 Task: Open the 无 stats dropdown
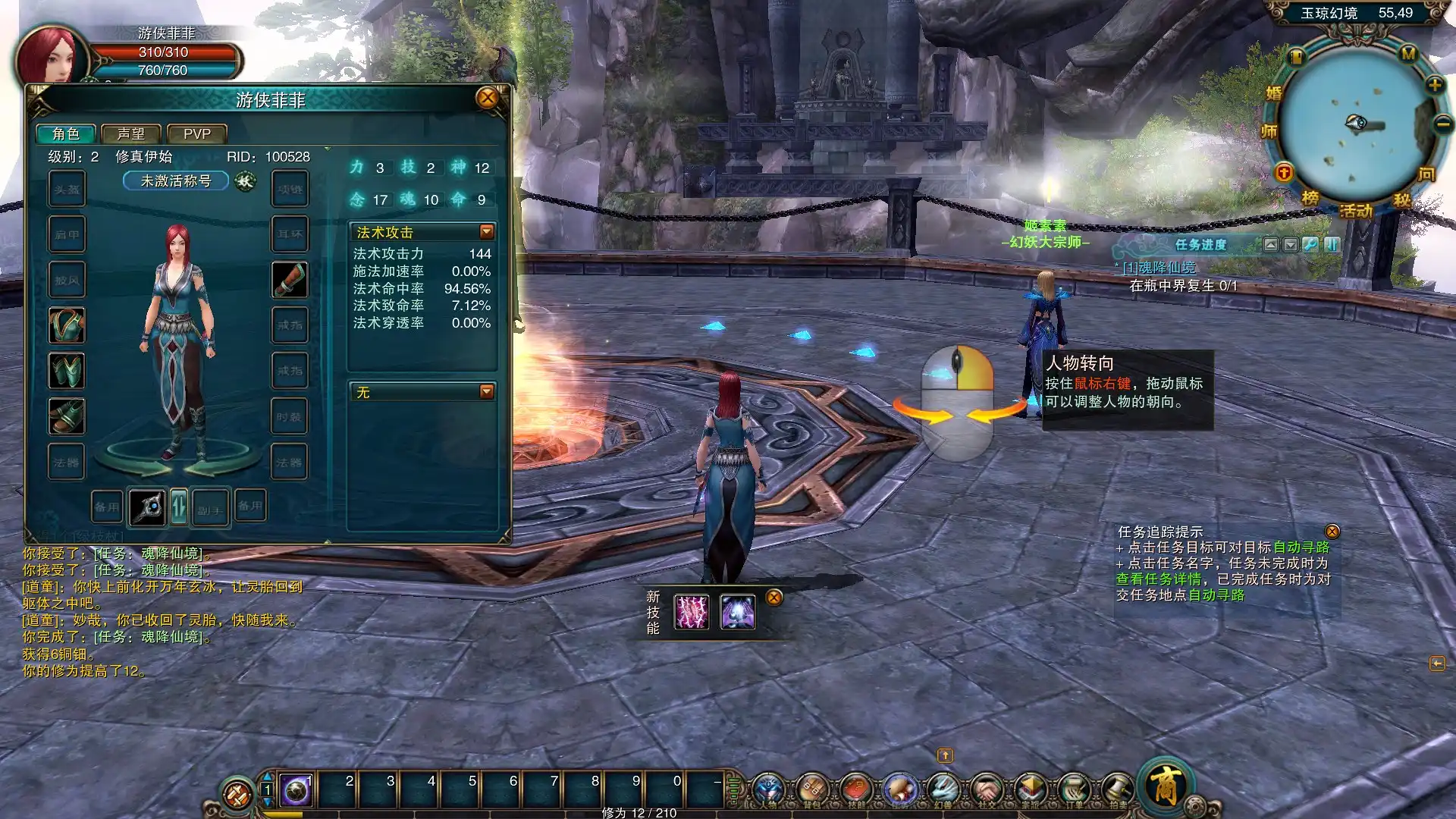(x=487, y=392)
